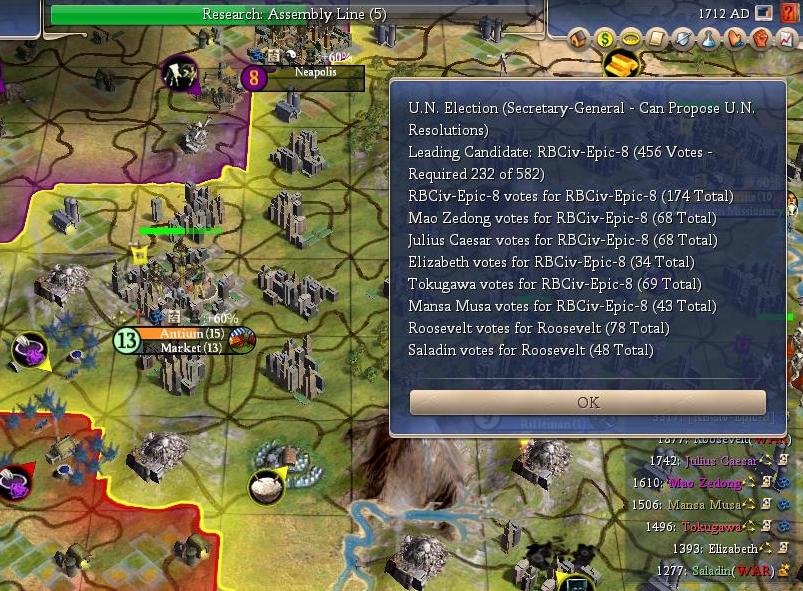Screen dimensions: 803x591
Task: Select the Research: Assembly Line bar
Action: [x=294, y=14]
